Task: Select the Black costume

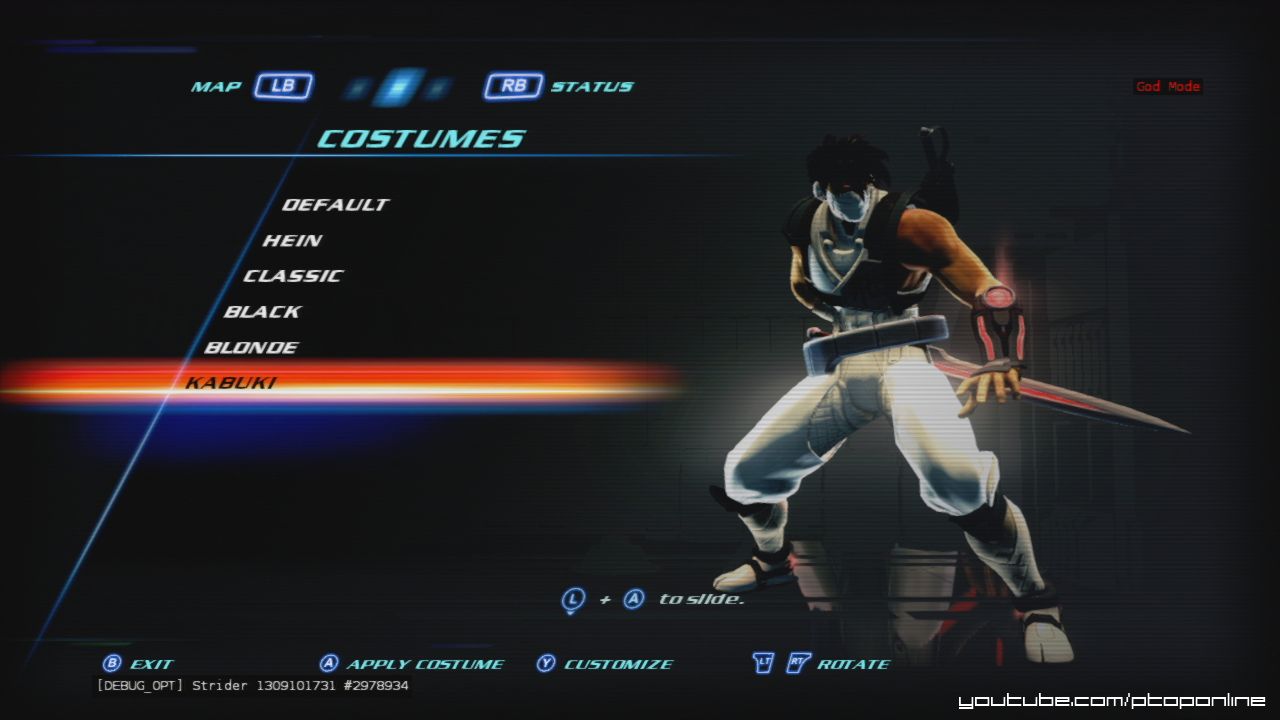Action: [262, 312]
